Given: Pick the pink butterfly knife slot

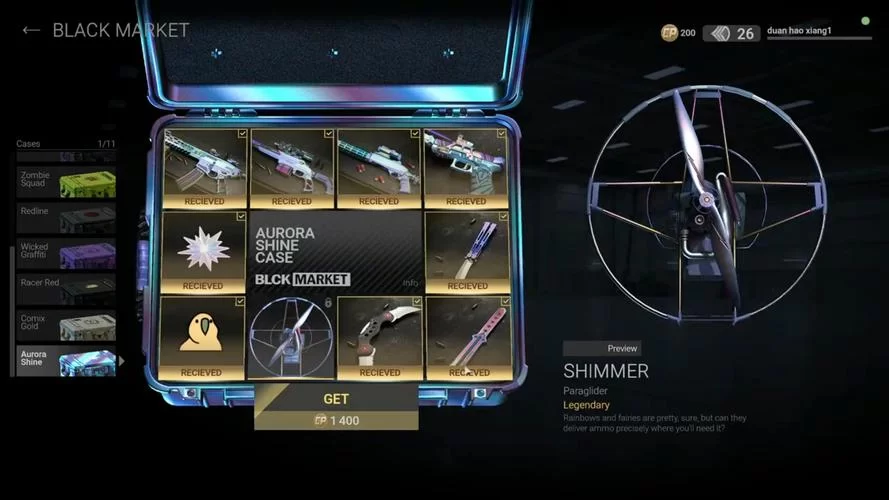Looking at the screenshot, I should click(467, 337).
